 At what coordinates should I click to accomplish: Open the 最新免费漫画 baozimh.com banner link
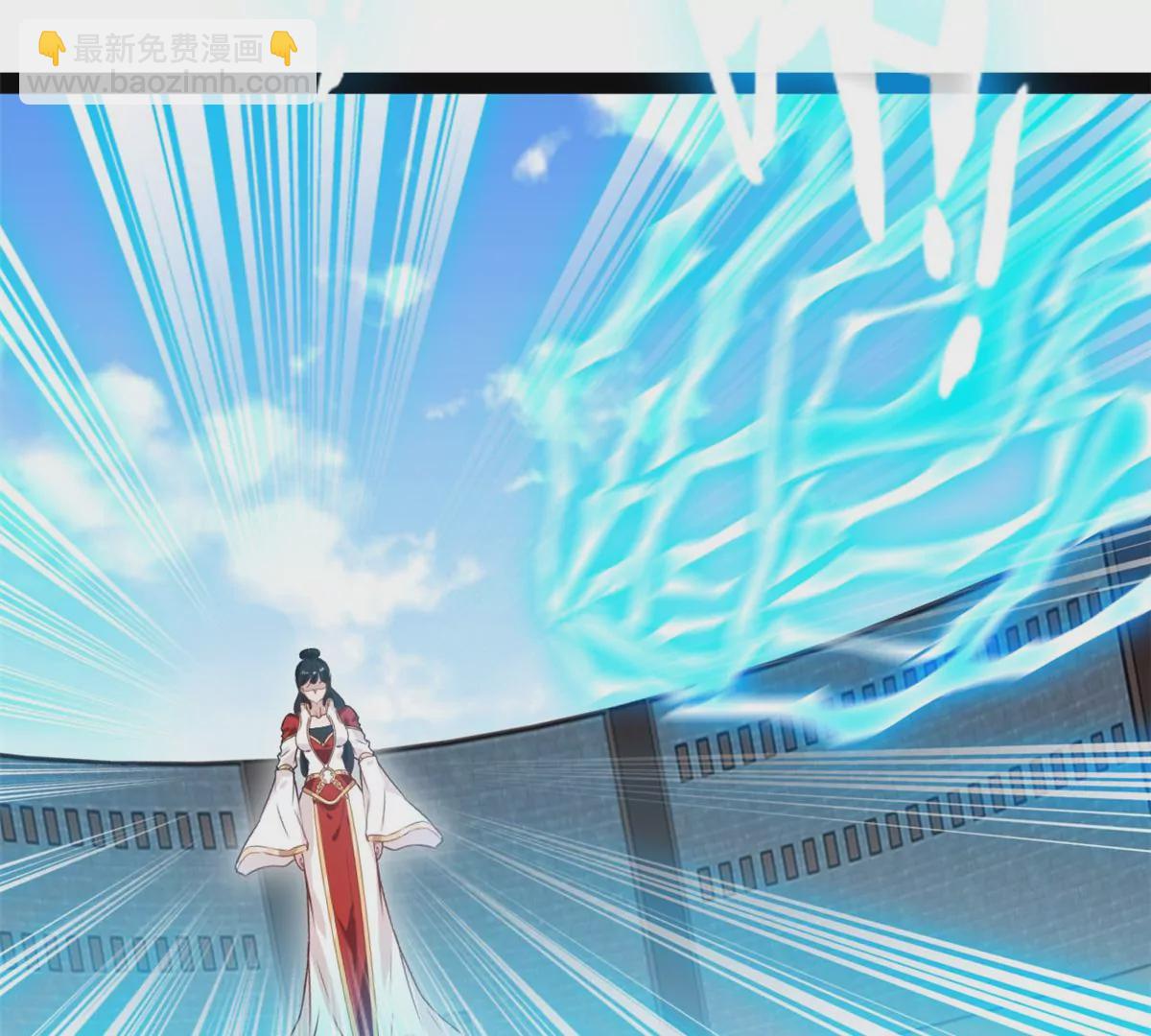[x=169, y=62]
